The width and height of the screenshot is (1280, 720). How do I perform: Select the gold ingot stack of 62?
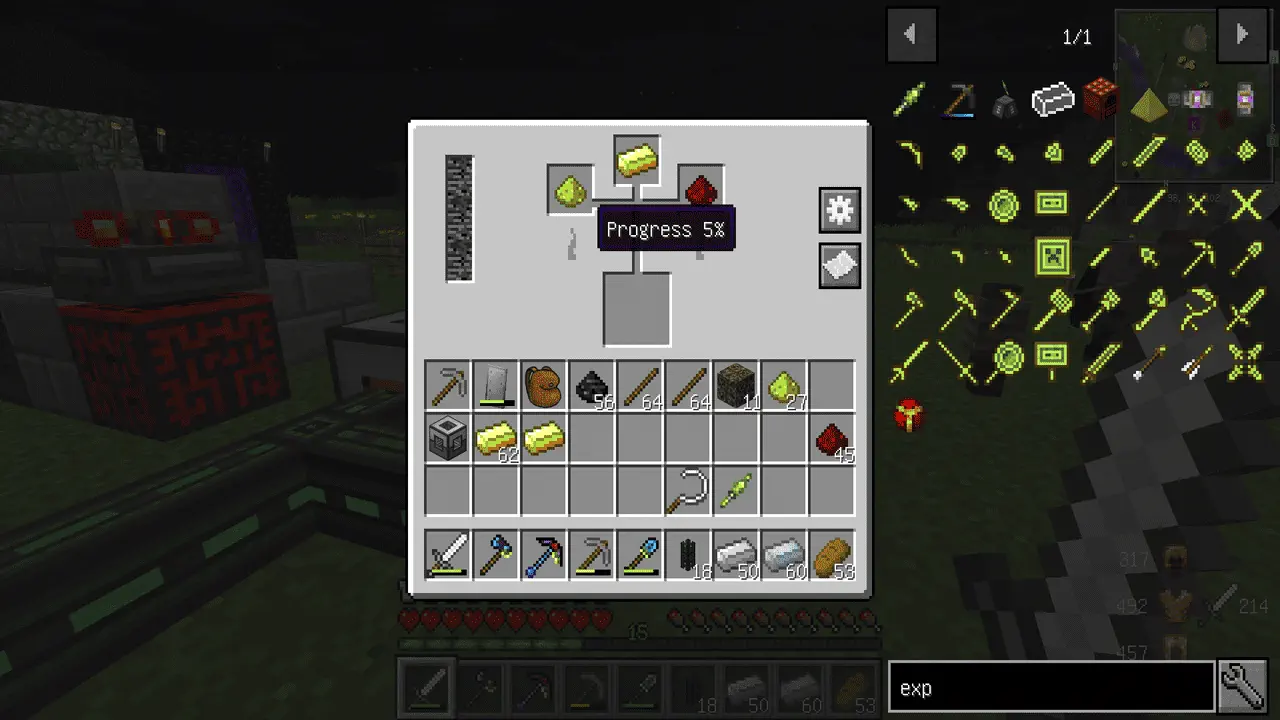pyautogui.click(x=496, y=440)
